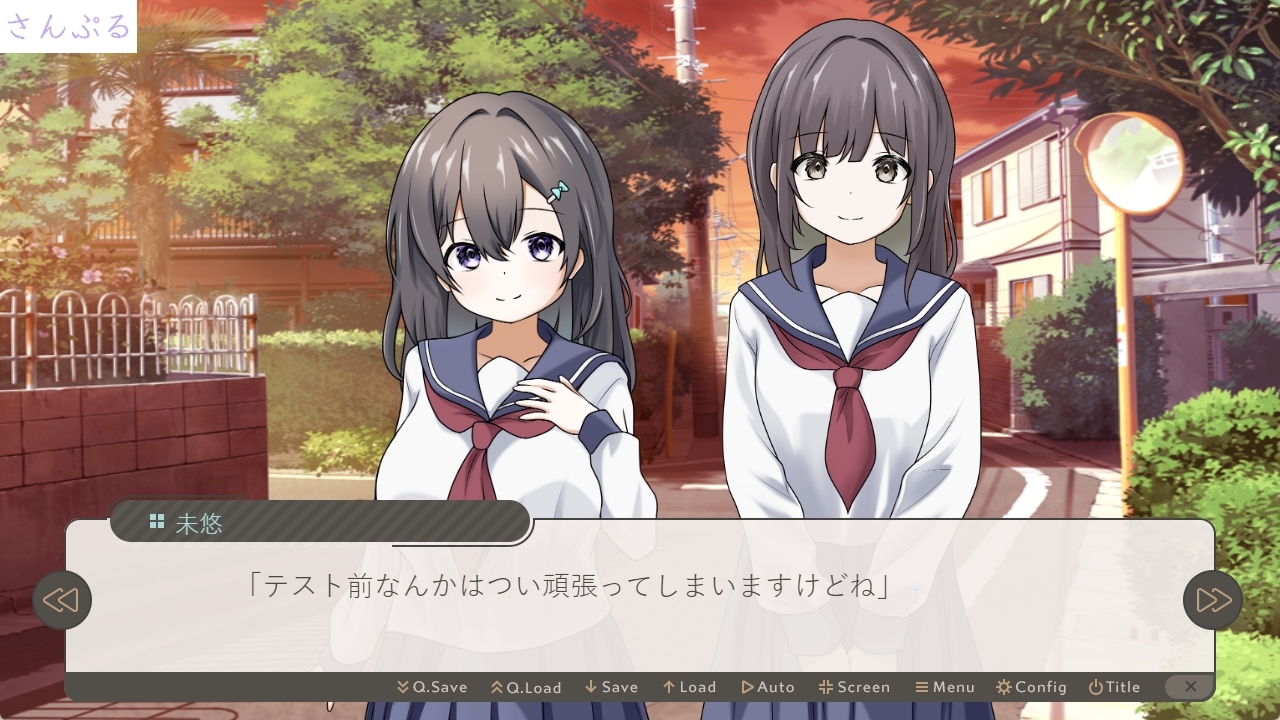Return to Title screen
1280x720 pixels.
tap(1114, 687)
